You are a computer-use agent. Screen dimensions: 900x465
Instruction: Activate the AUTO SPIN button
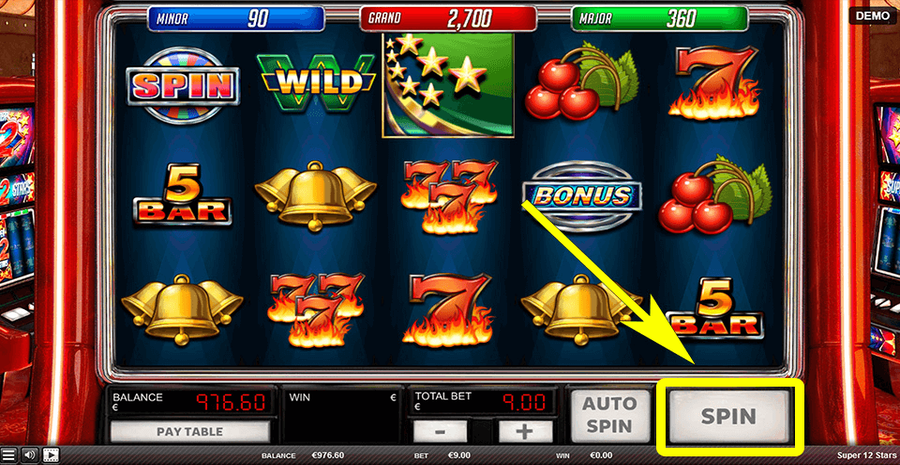(x=609, y=414)
